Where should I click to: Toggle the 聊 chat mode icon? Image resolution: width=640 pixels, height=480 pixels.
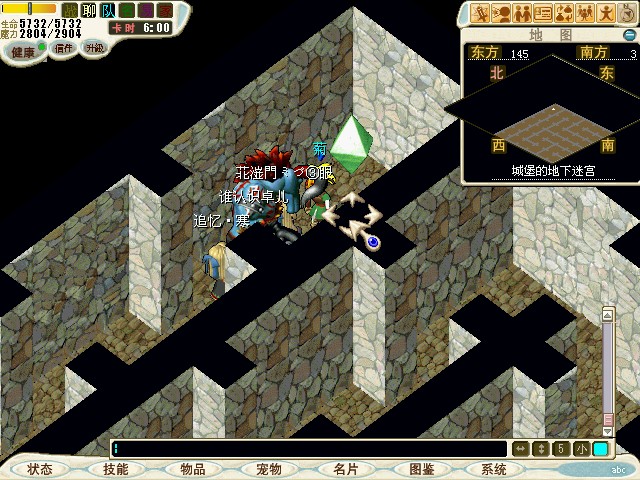tap(88, 10)
